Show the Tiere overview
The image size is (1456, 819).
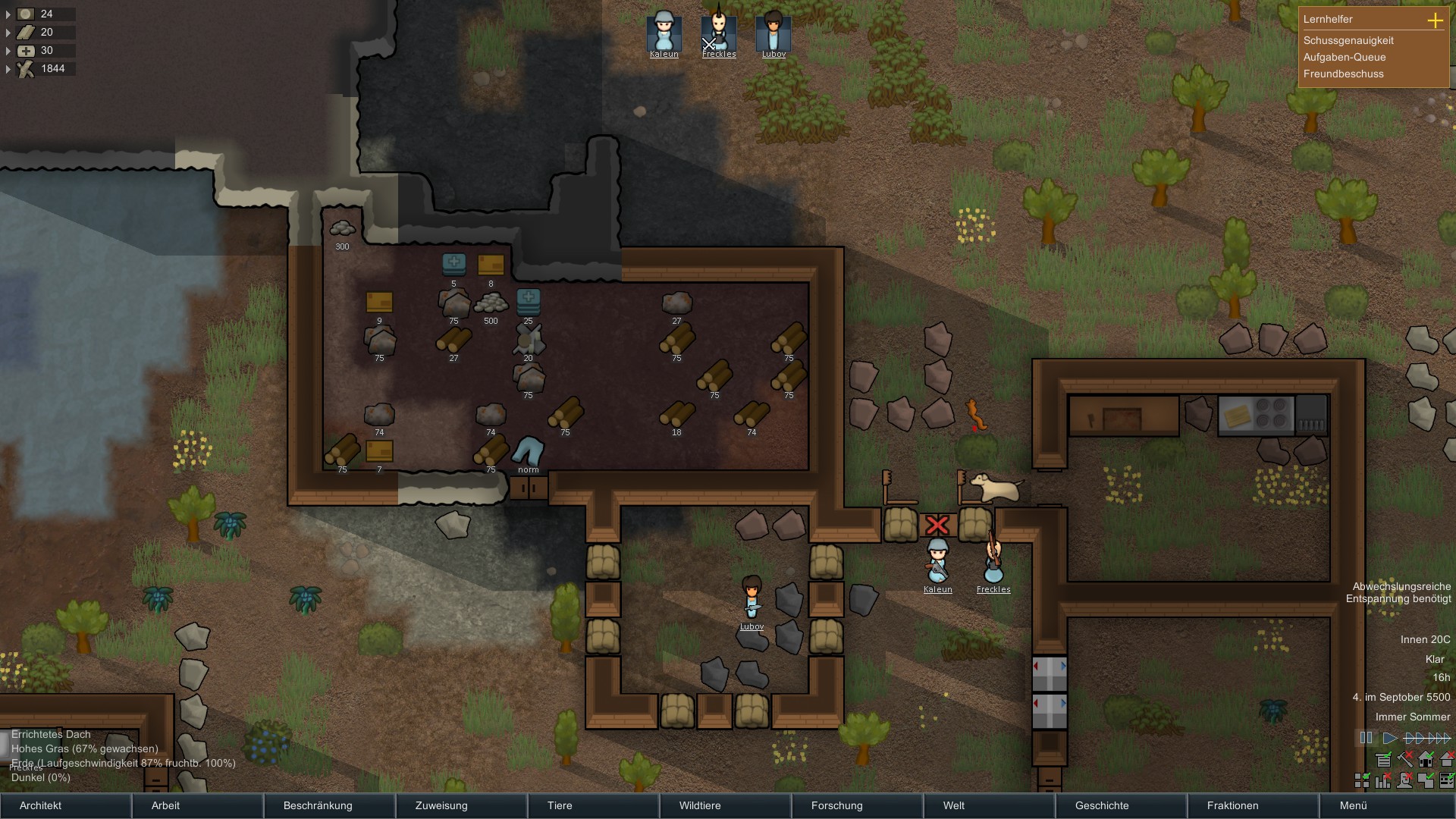pos(593,805)
